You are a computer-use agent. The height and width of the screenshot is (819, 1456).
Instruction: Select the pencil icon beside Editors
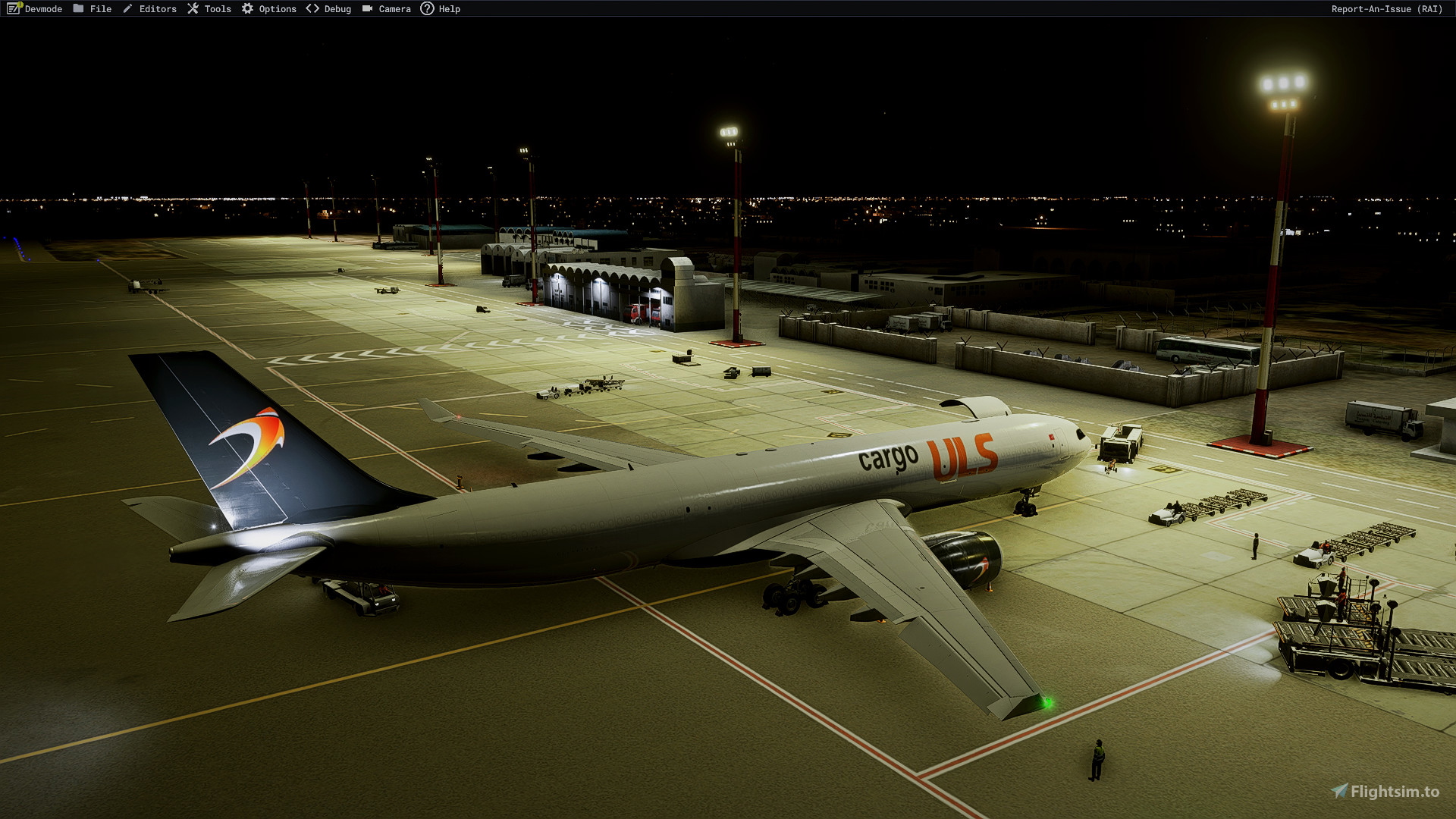point(129,8)
